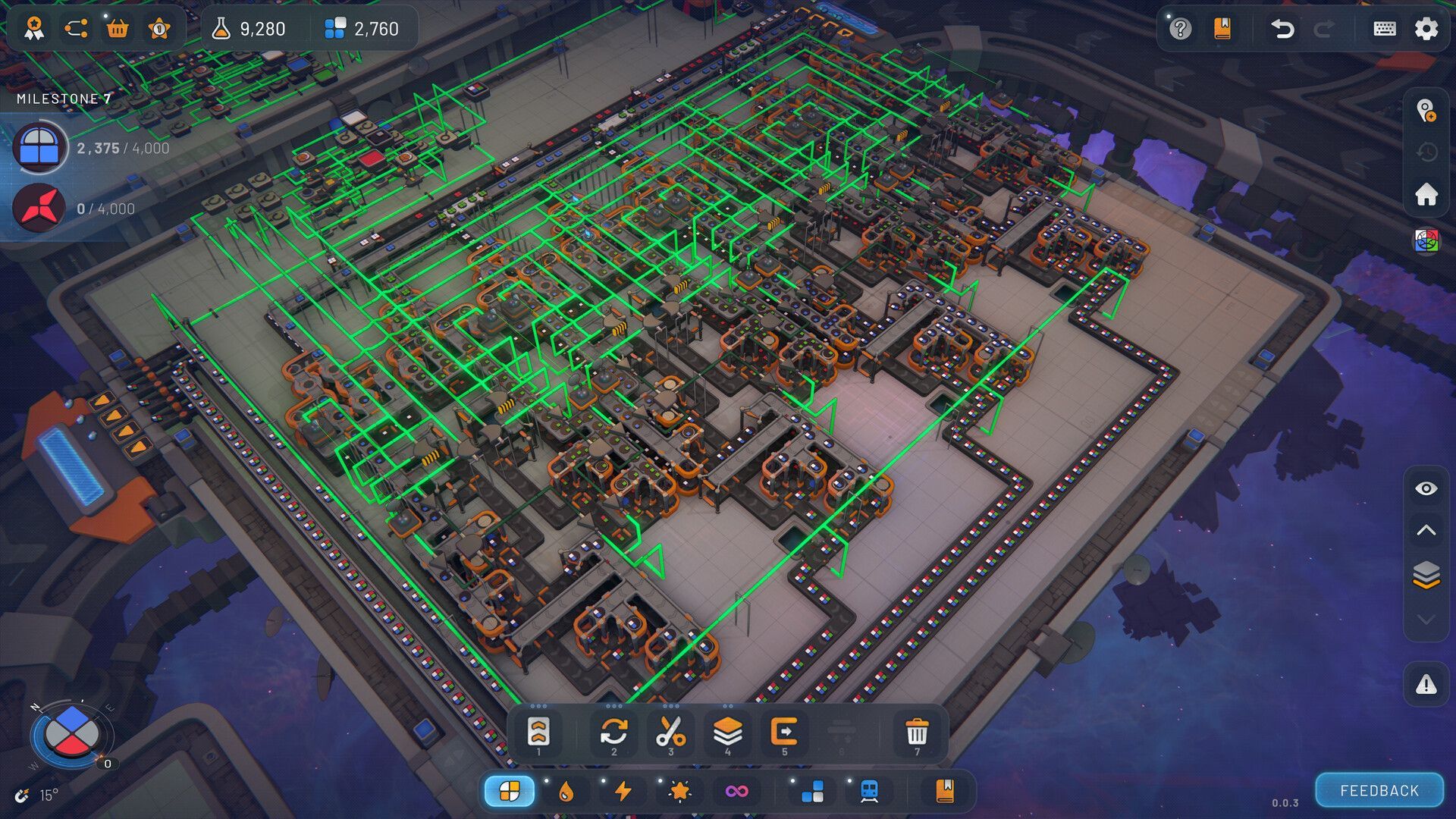Switch to the fluid droplet category
The height and width of the screenshot is (819, 1456).
click(566, 791)
